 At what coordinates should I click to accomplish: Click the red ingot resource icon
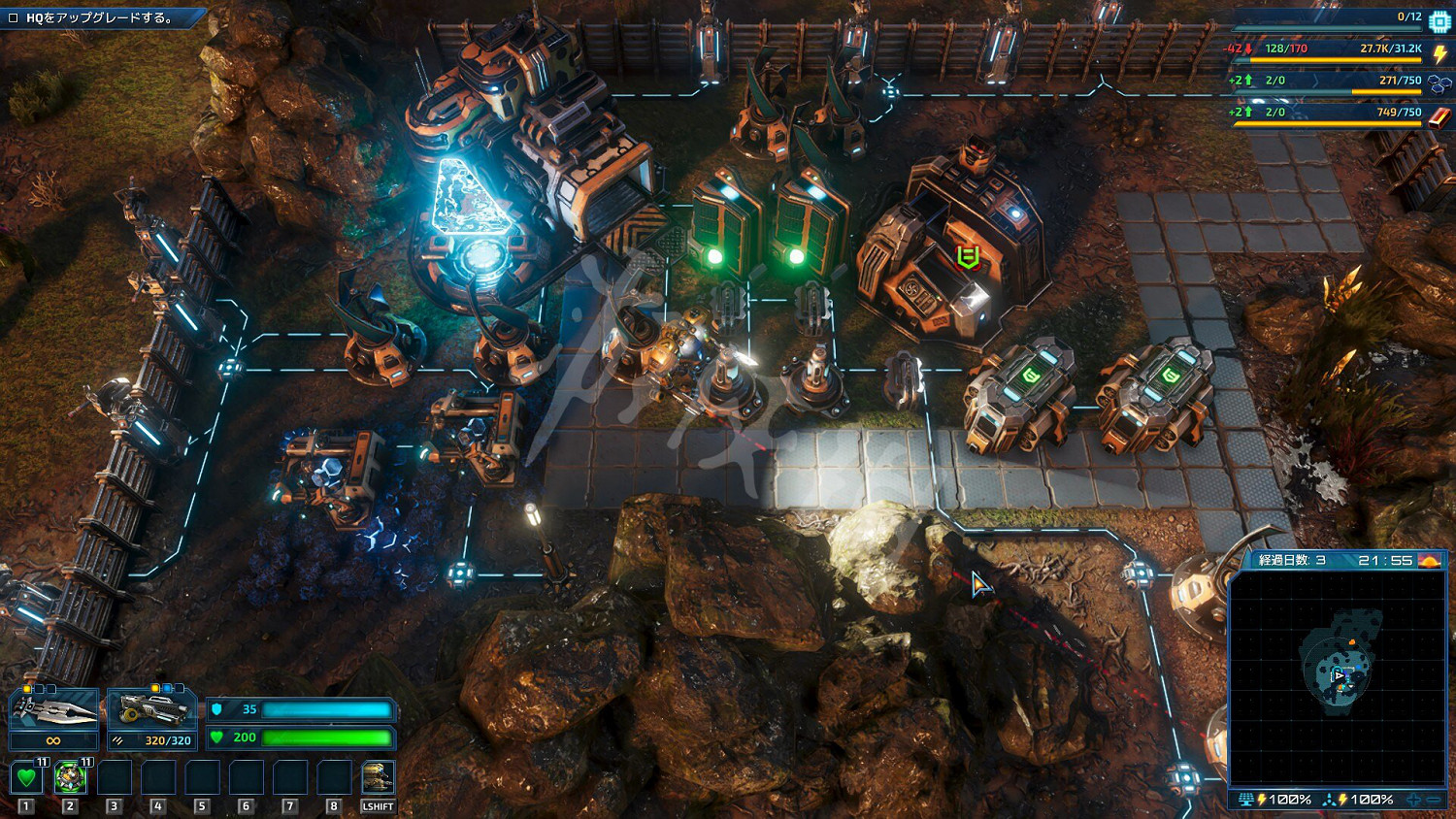[1439, 116]
